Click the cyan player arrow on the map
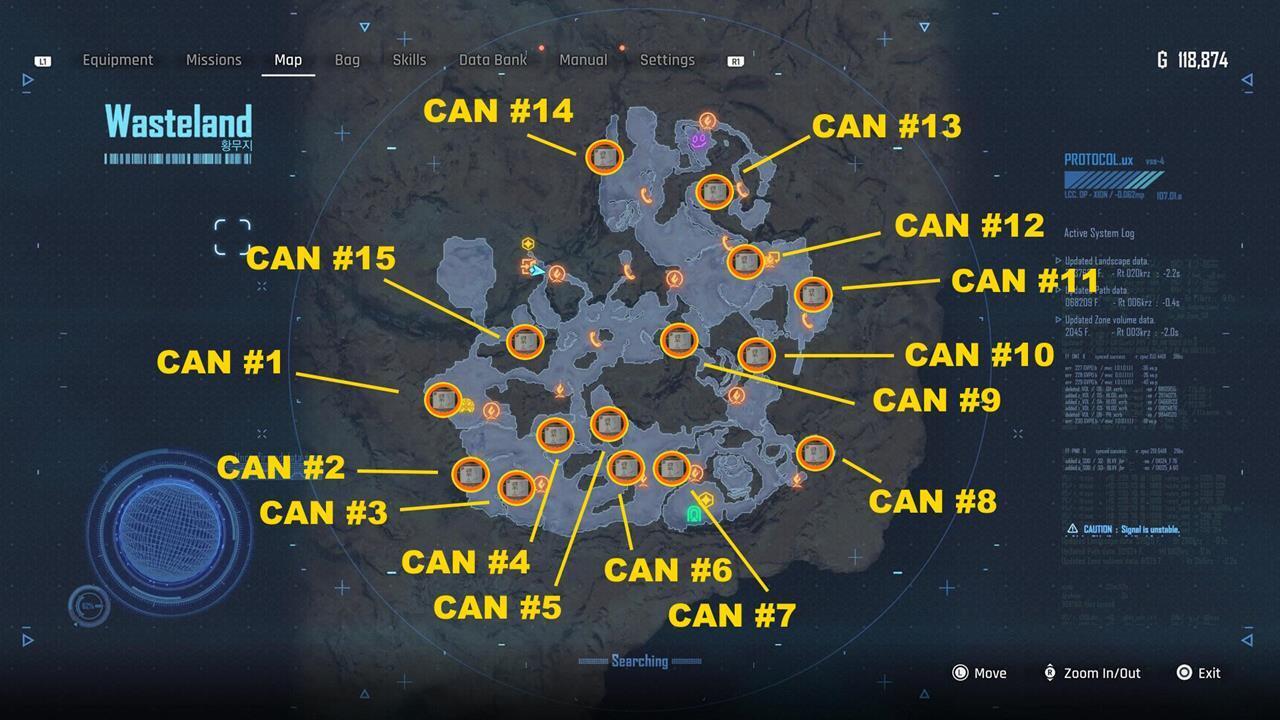 click(538, 270)
